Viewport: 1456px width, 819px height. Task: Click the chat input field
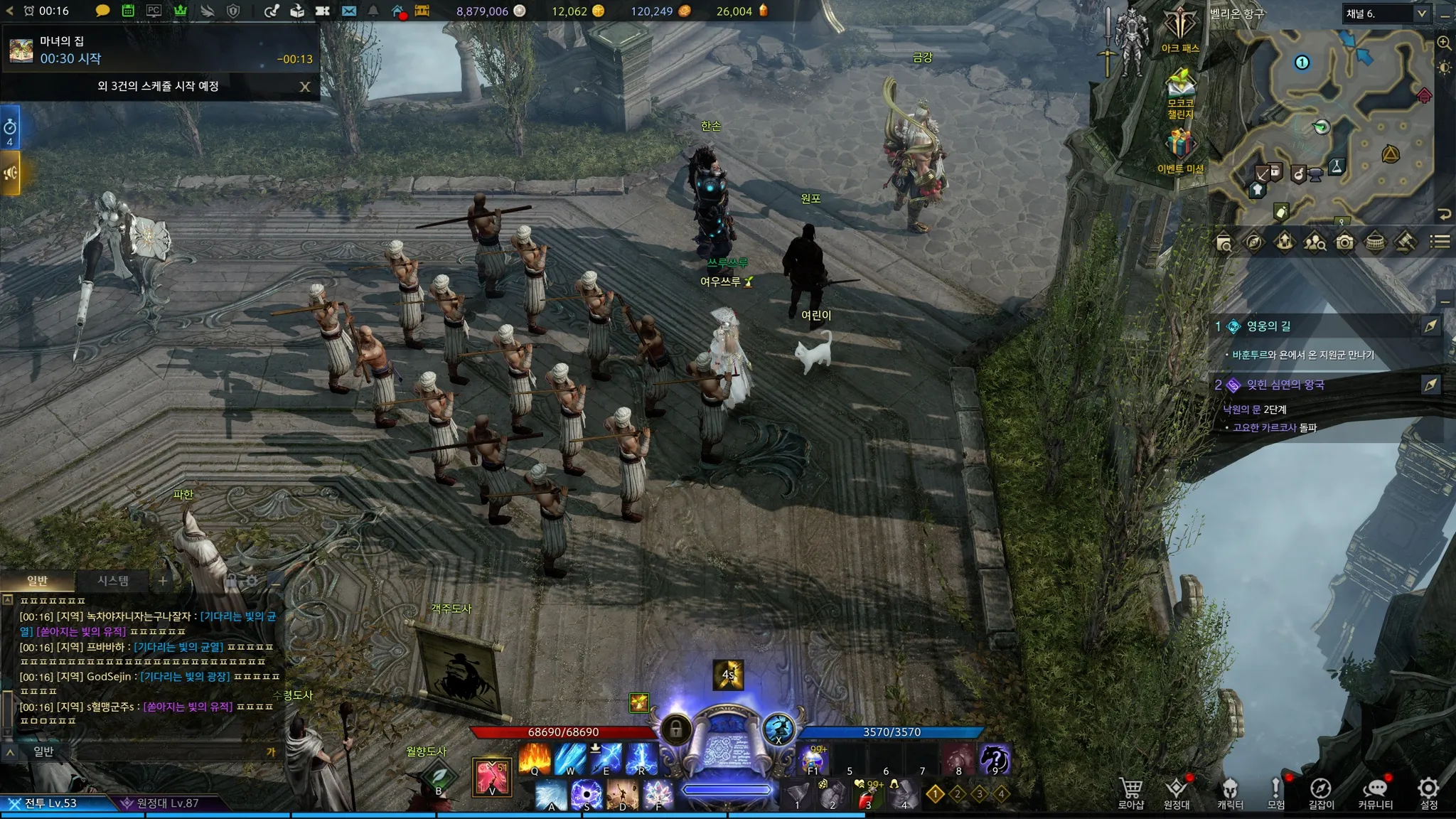pos(156,751)
